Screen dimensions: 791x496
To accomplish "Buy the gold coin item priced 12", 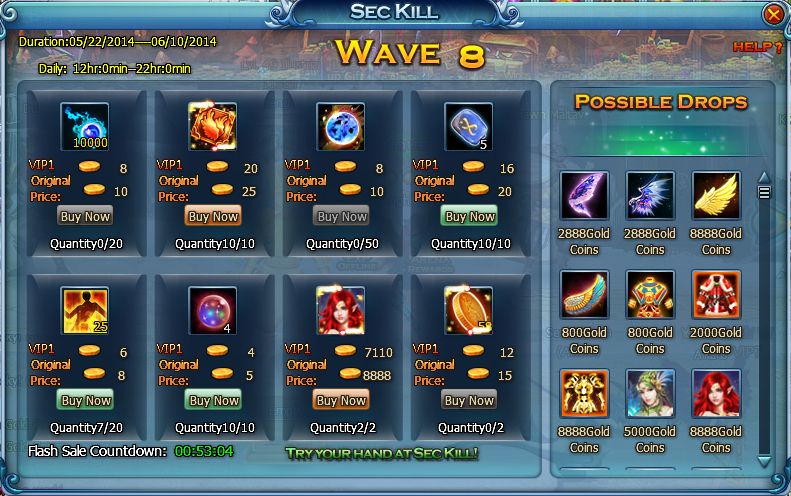I will click(469, 400).
